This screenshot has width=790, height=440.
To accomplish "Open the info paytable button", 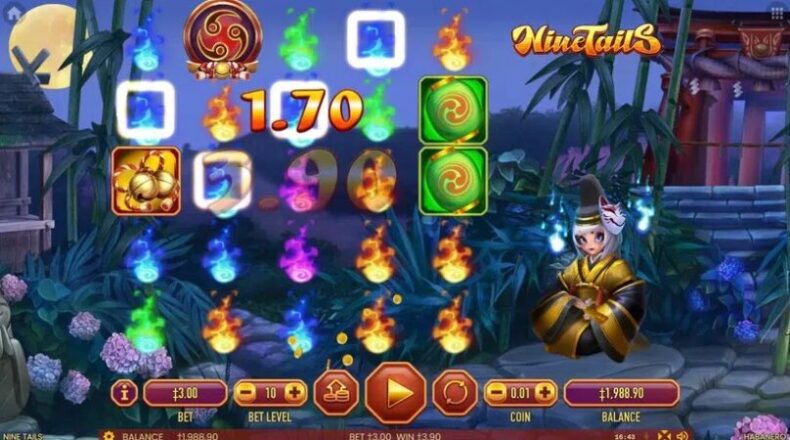I will click(x=126, y=392).
